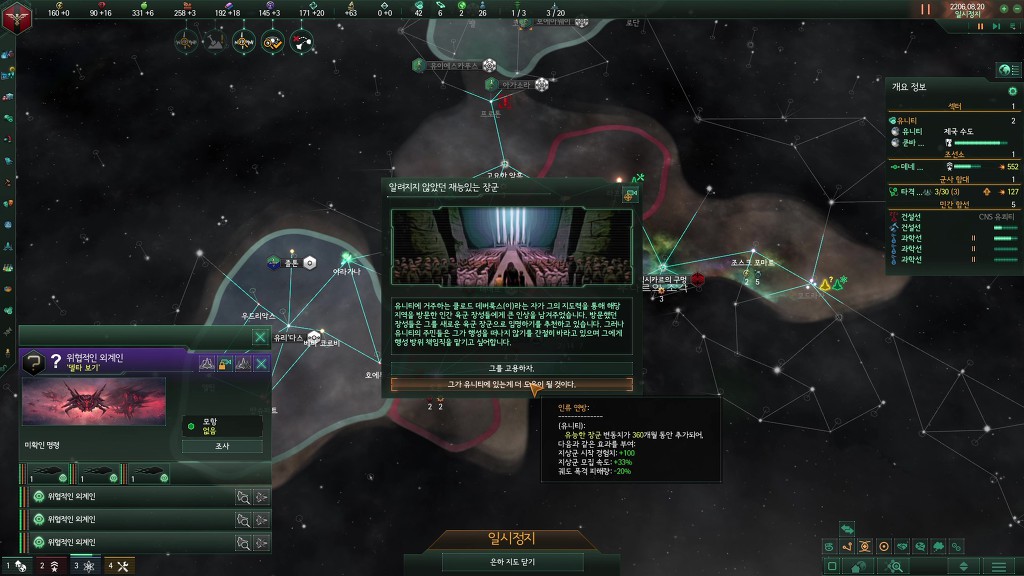The height and width of the screenshot is (576, 1024).
Task: Open the outliner settings gear icon
Action: point(1012,91)
